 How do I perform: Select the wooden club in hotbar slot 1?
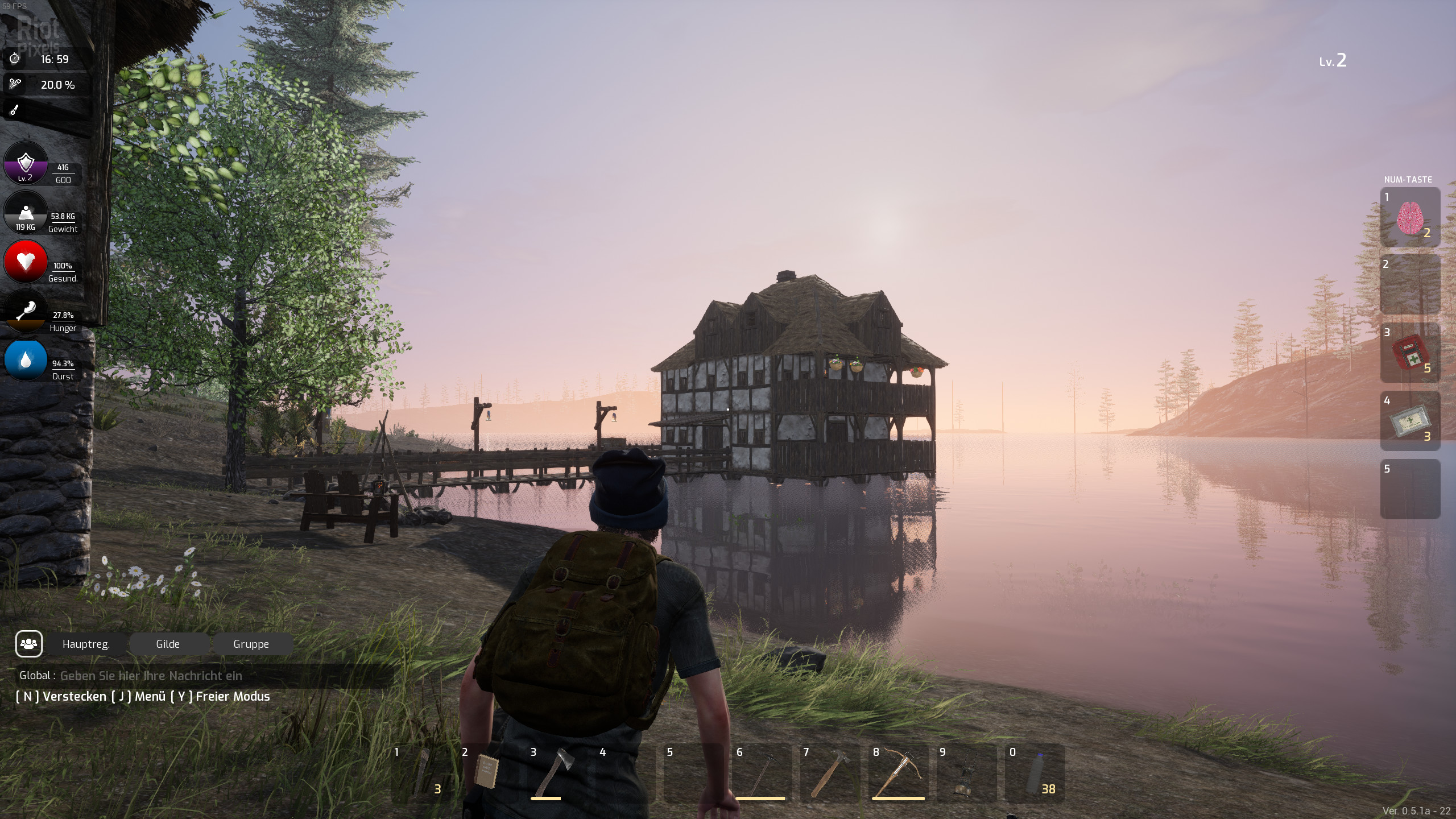point(421,772)
